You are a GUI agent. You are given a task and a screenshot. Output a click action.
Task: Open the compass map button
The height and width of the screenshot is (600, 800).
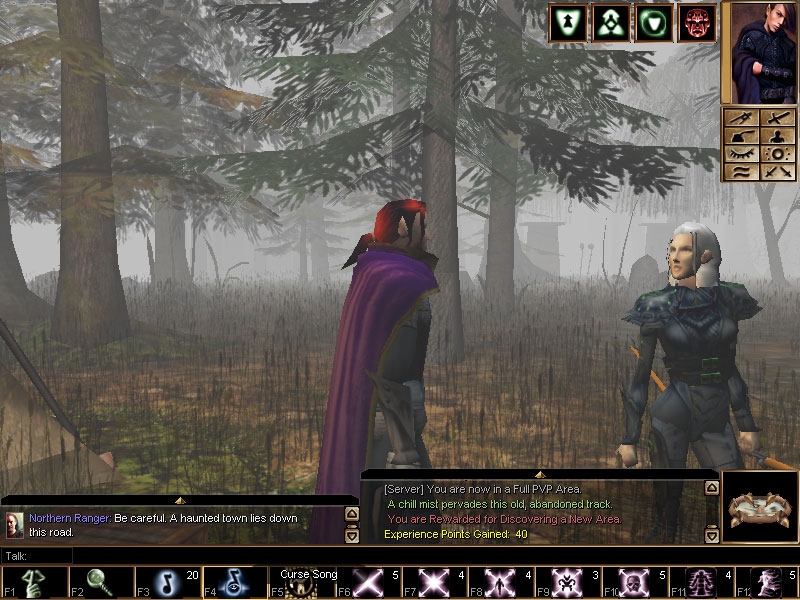click(x=743, y=119)
